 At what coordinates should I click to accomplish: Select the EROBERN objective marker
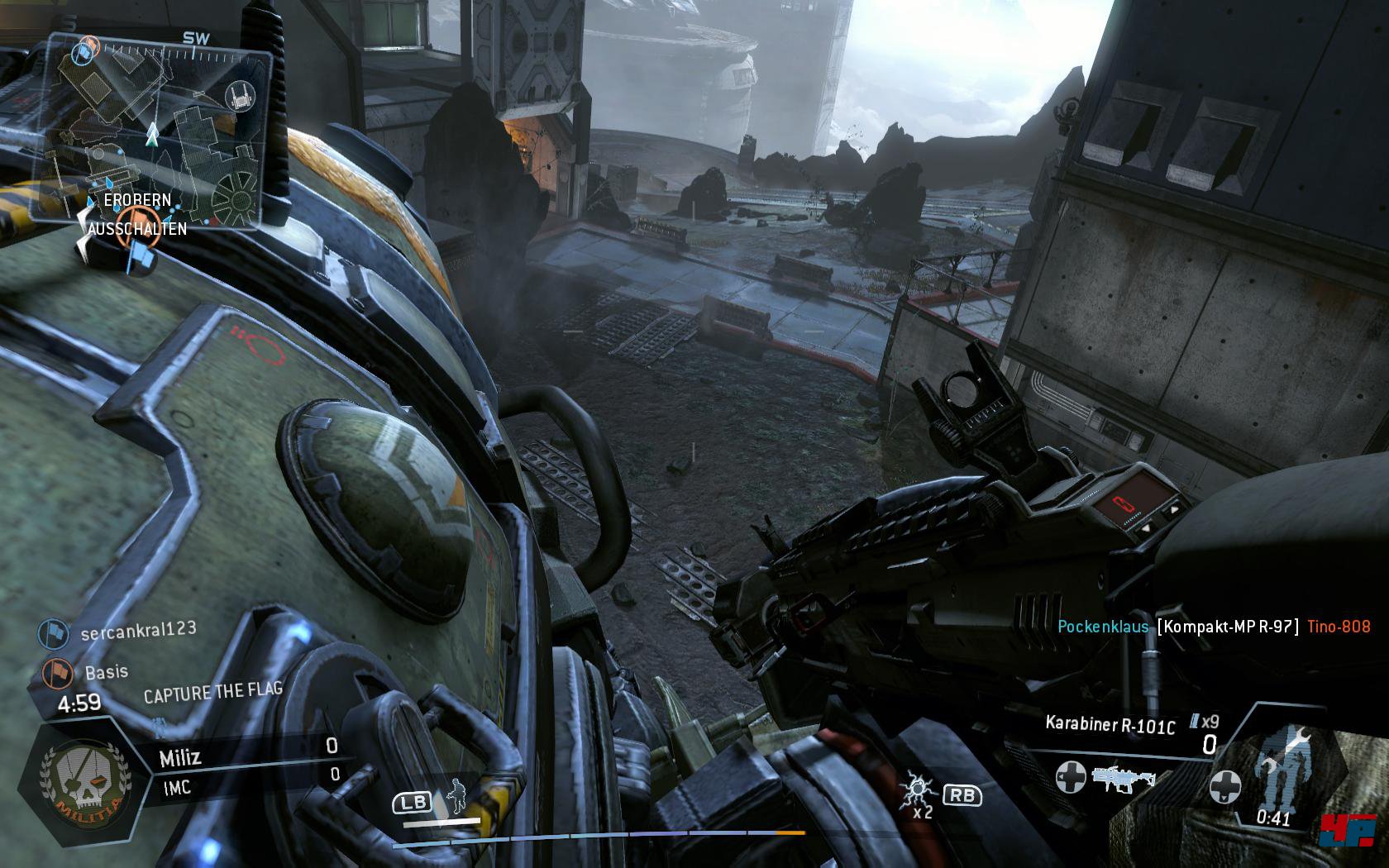[x=137, y=200]
